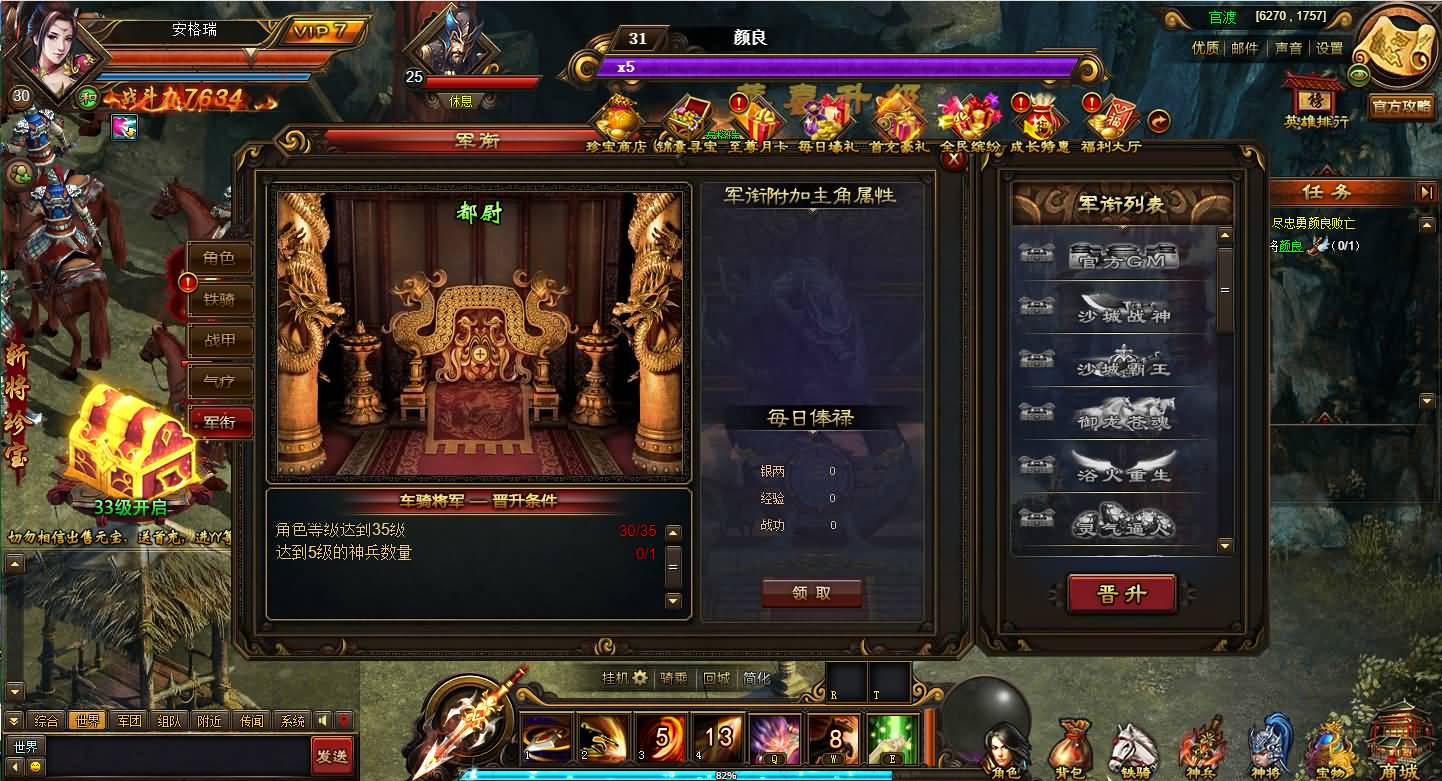1442x781 pixels.
Task: Click the rank list scroll-down arrow
Action: pyautogui.click(x=1224, y=546)
